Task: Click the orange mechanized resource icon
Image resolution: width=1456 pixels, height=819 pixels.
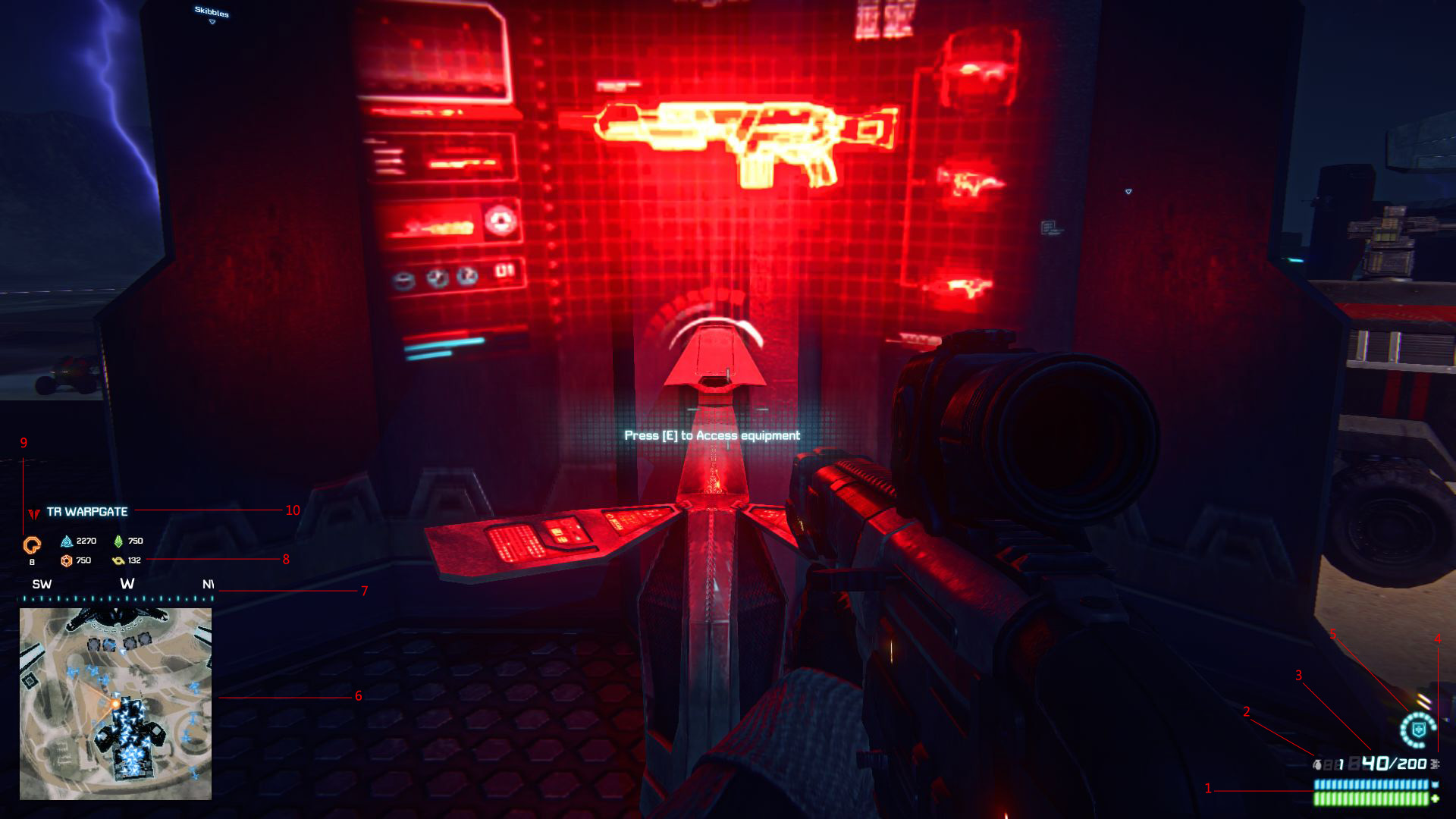Action: point(67,561)
